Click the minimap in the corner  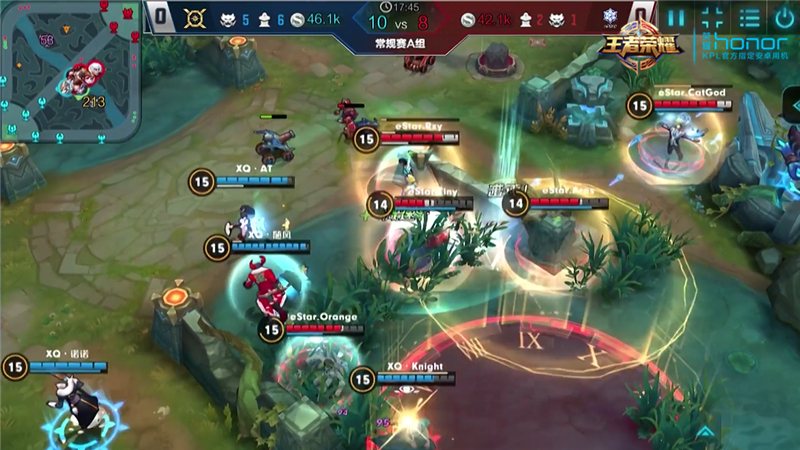[x=70, y=70]
